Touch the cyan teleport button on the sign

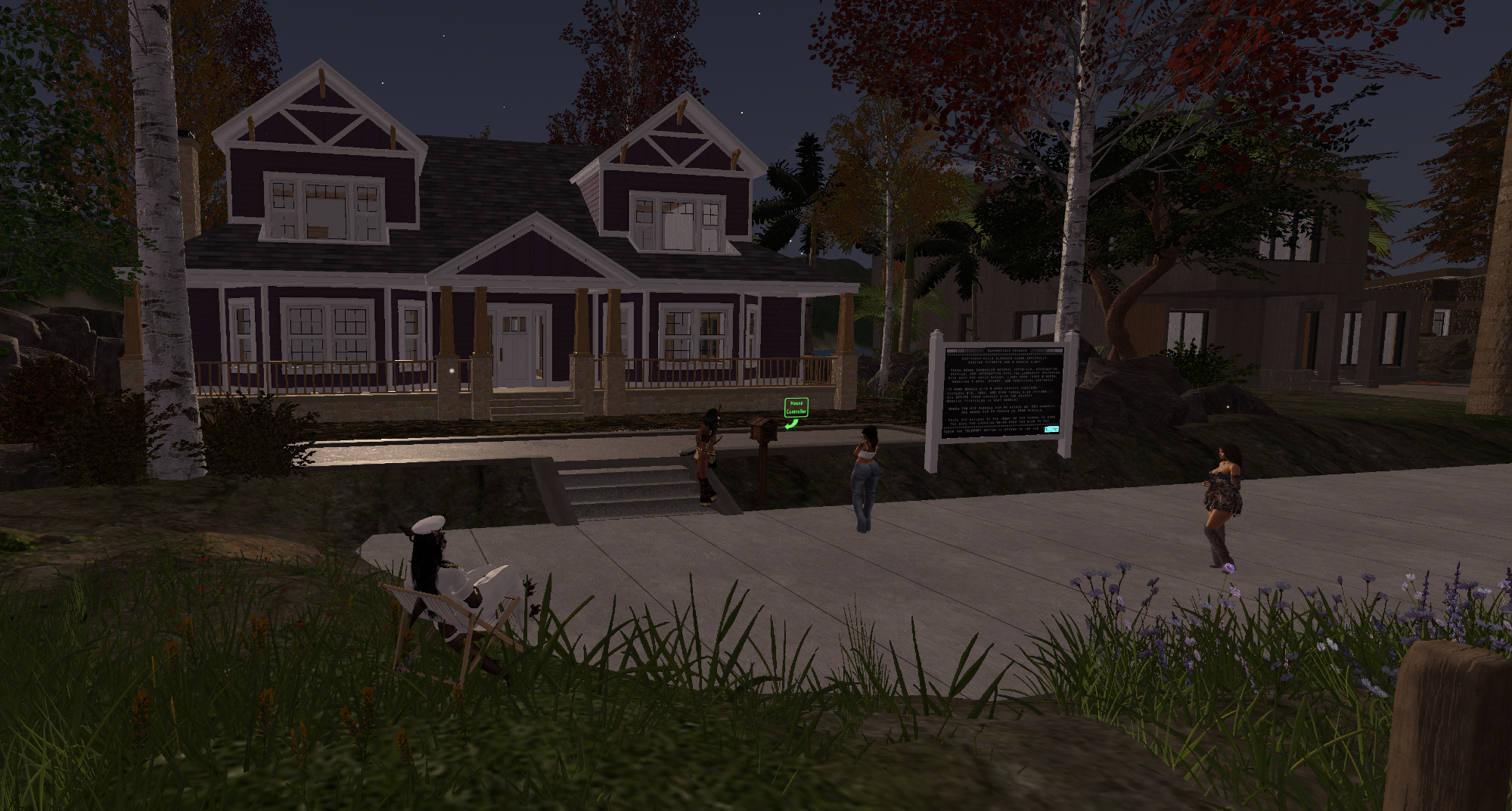click(1051, 430)
